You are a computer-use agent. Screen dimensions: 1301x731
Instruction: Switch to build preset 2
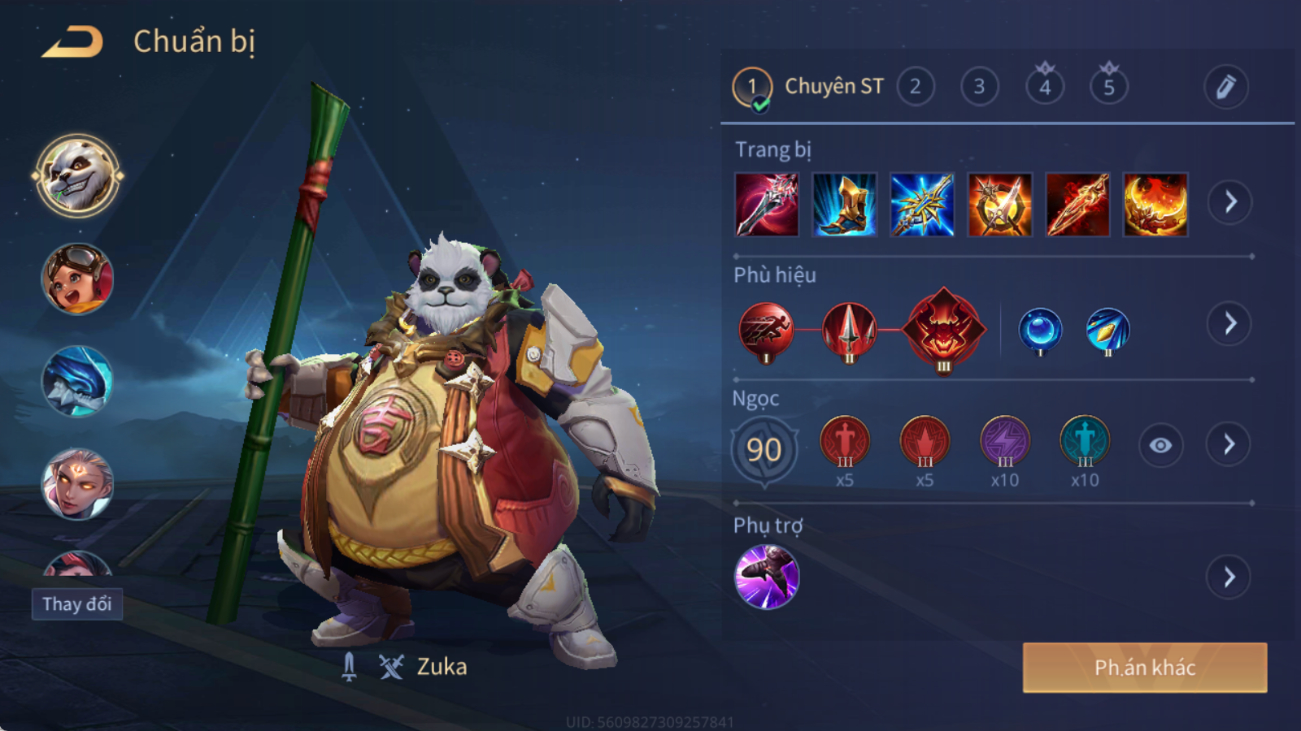(915, 87)
